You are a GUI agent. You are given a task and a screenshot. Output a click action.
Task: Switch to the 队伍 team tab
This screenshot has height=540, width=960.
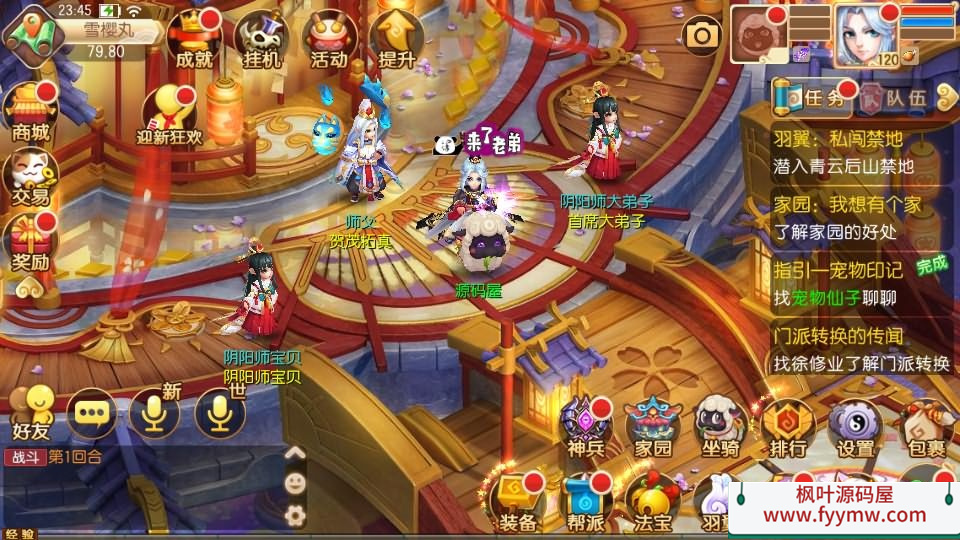pyautogui.click(x=895, y=97)
